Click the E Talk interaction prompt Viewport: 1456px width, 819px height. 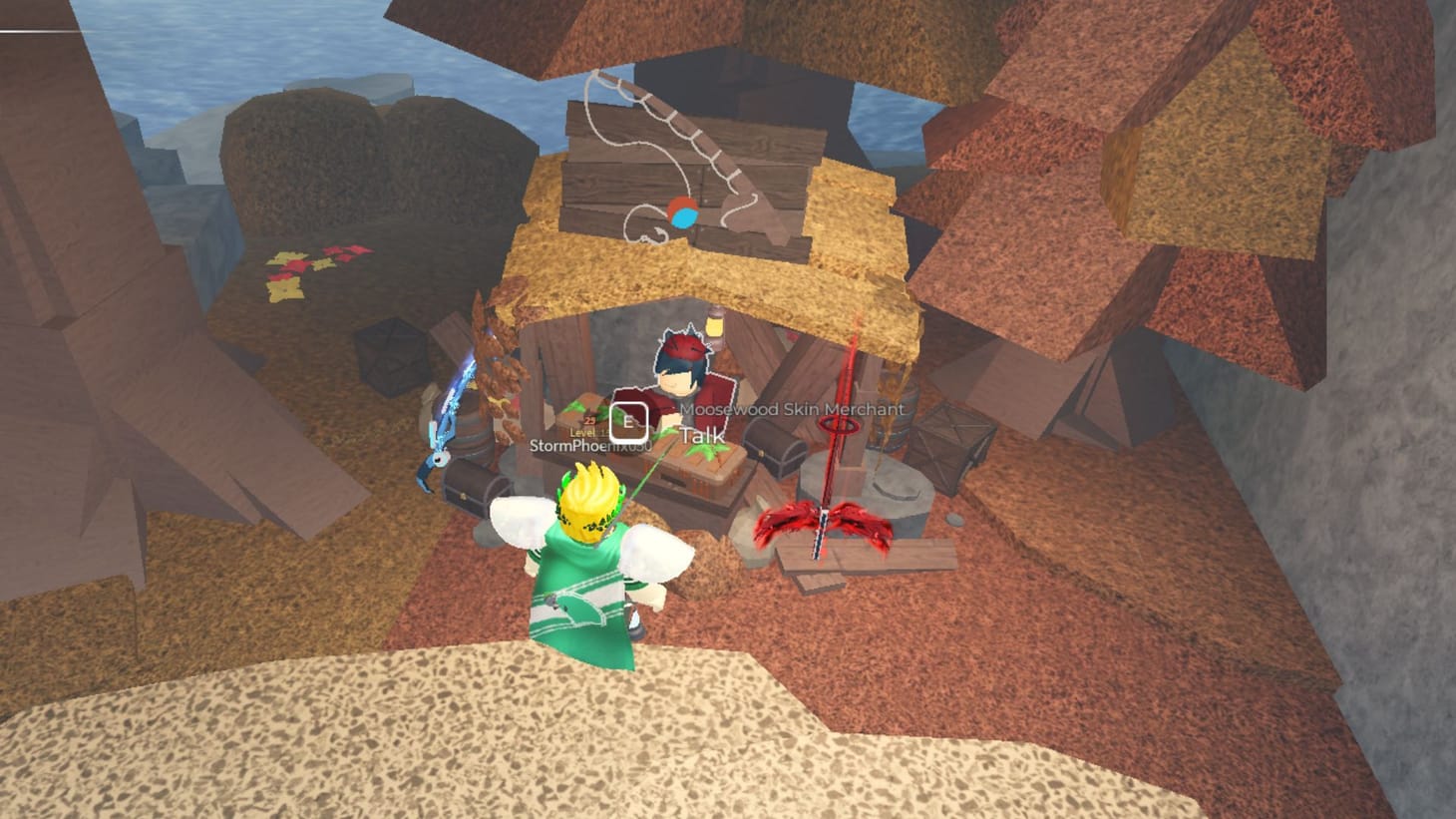[630, 423]
